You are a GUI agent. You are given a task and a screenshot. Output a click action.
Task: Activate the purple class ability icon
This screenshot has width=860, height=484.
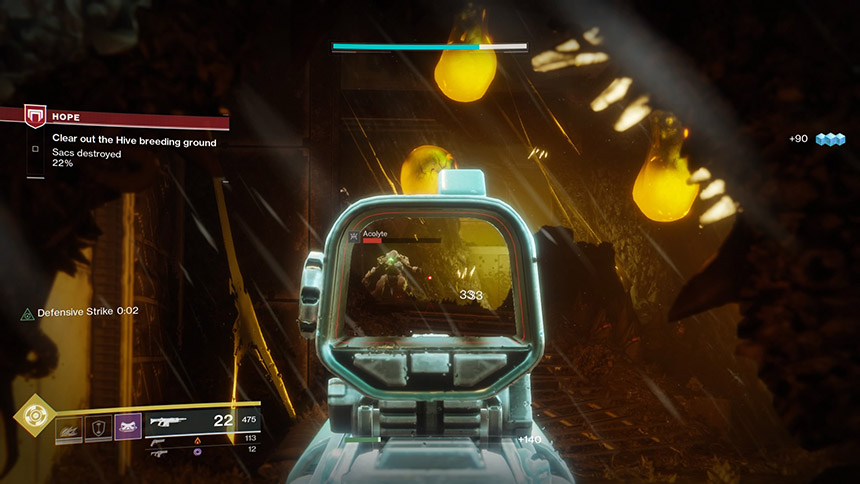[128, 428]
